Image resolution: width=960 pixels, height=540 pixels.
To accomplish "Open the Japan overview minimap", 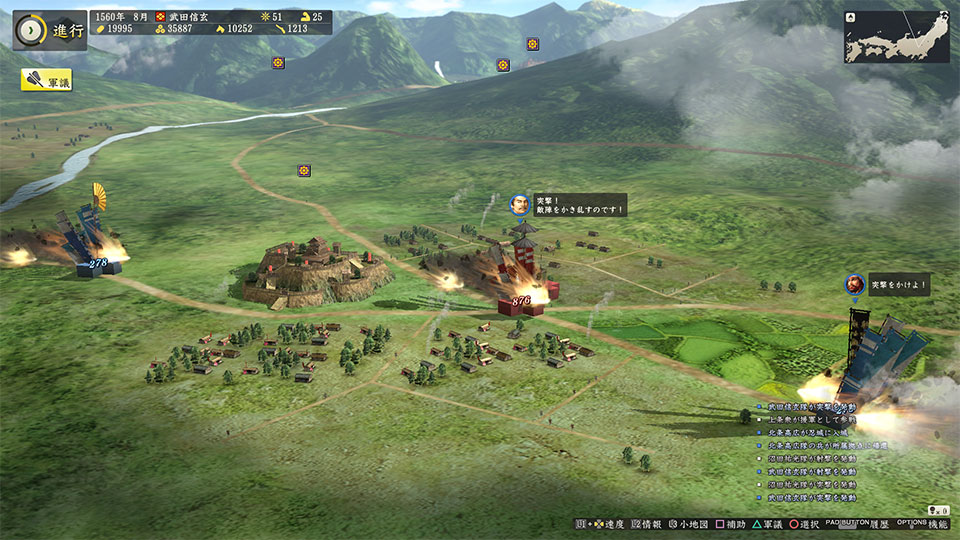I will click(x=896, y=37).
